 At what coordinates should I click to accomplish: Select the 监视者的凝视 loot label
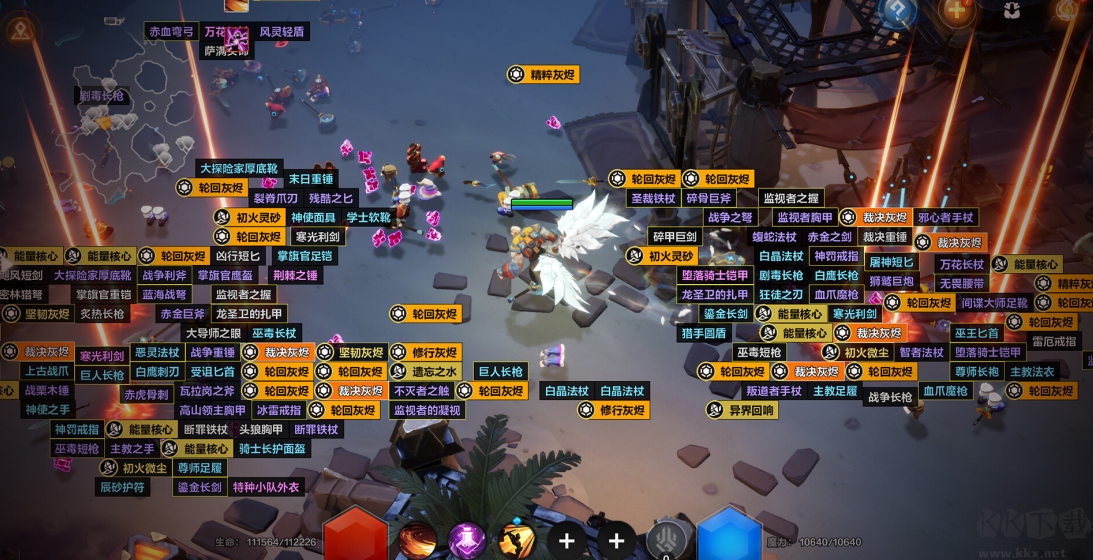click(x=427, y=410)
